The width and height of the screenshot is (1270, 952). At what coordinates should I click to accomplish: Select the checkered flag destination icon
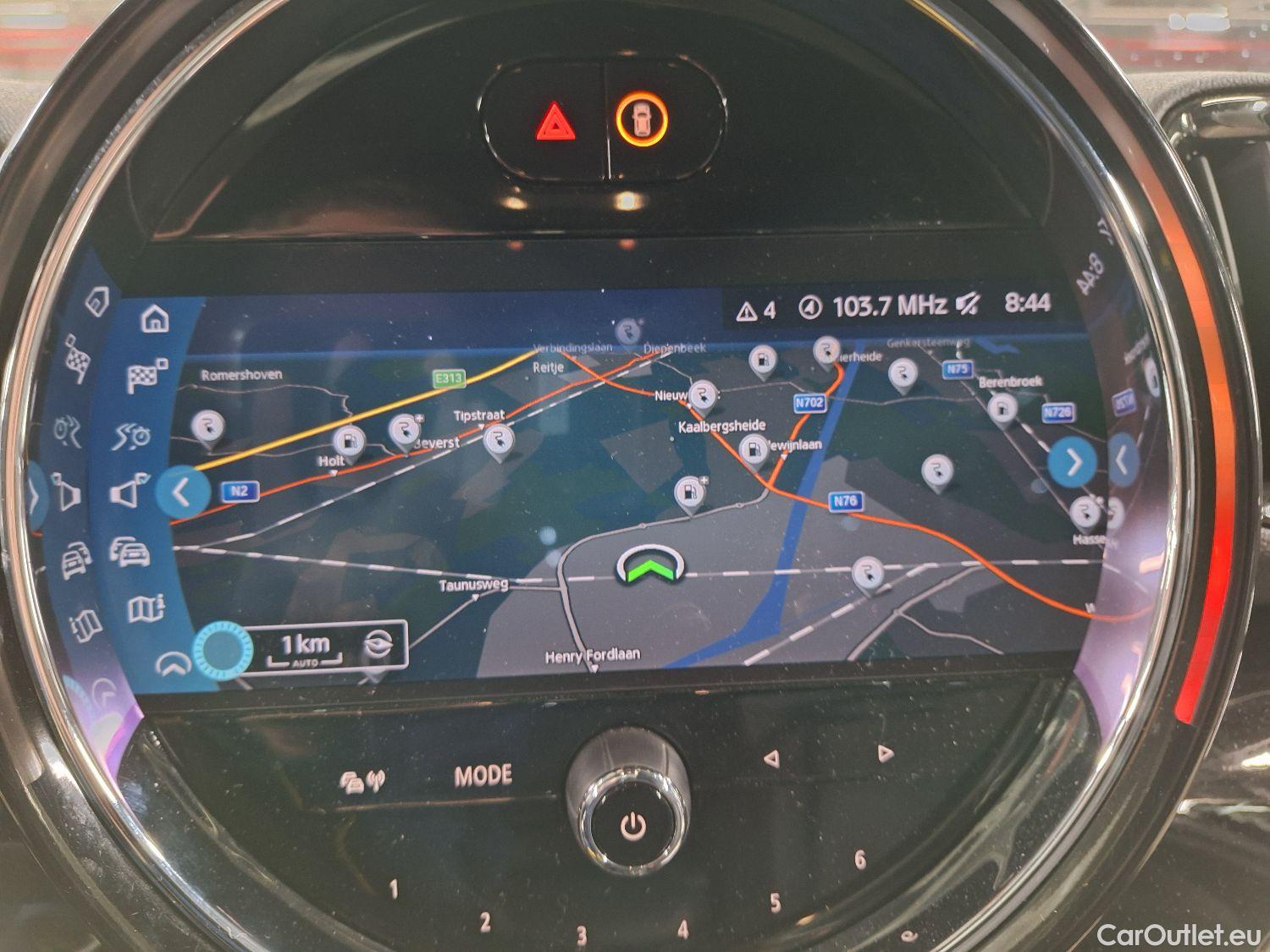(146, 376)
